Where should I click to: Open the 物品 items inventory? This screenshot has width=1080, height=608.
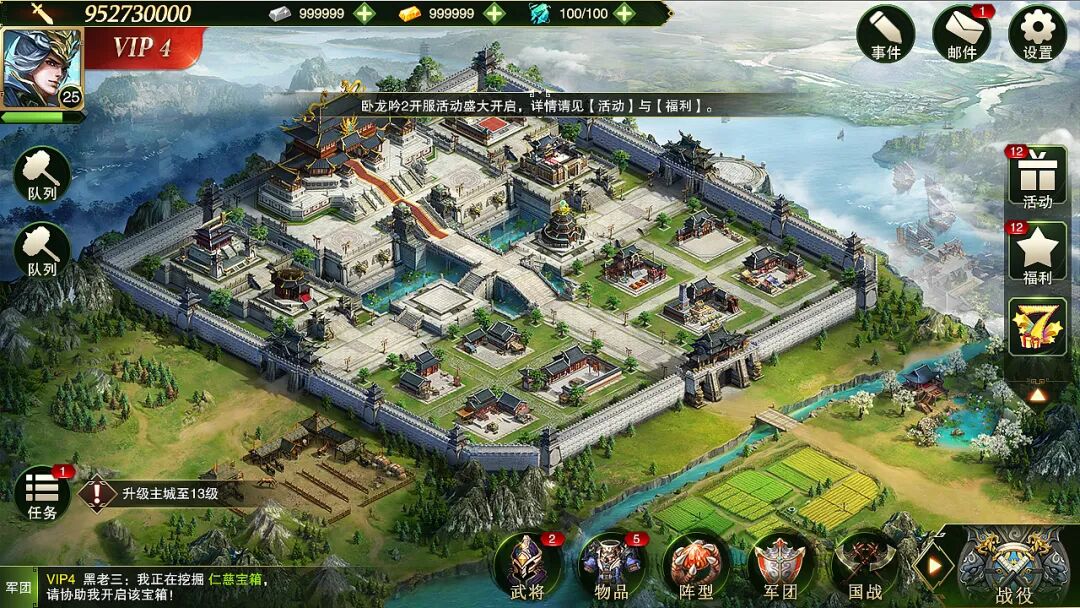tap(611, 565)
